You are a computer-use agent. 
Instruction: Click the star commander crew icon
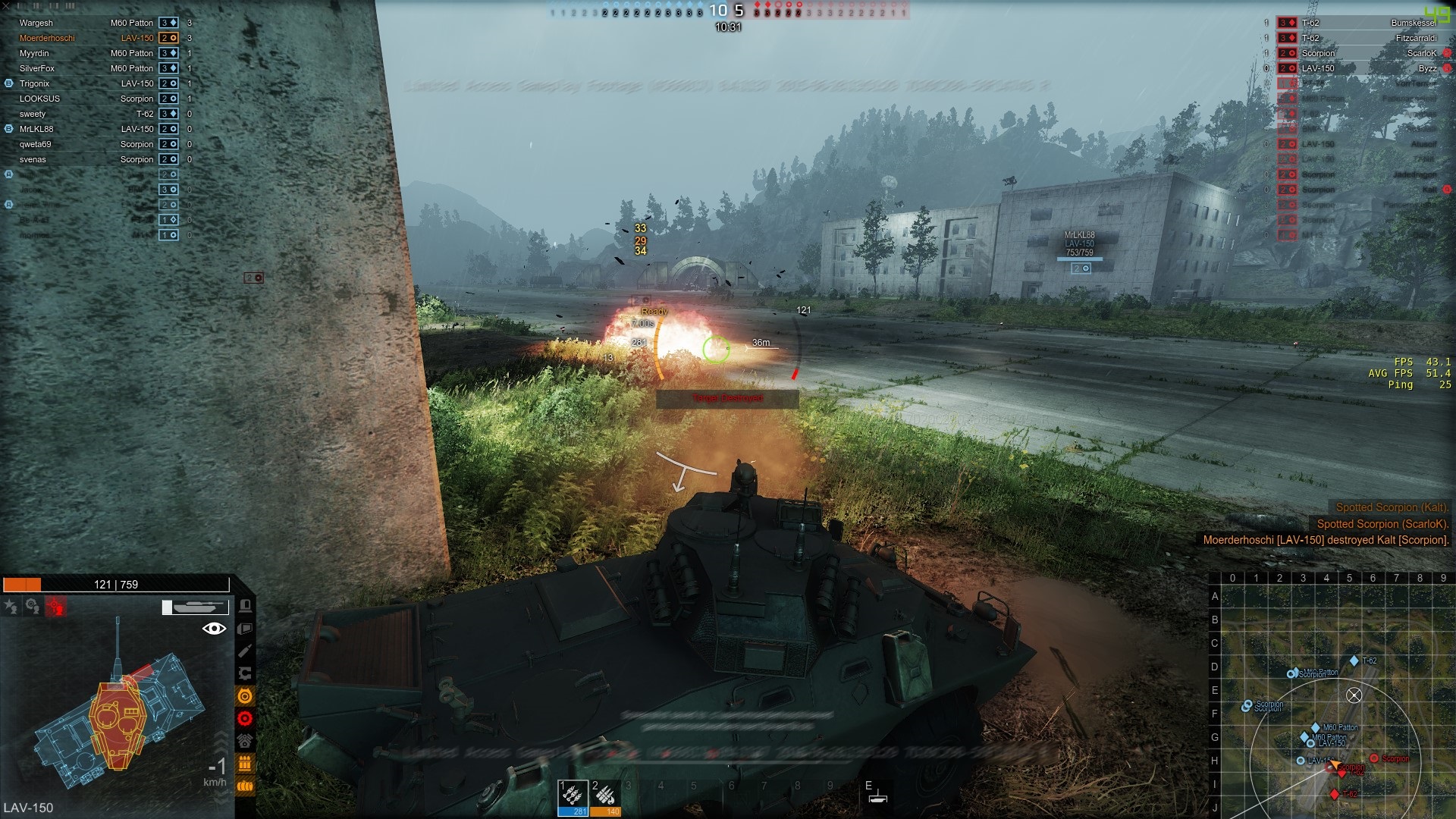[11, 606]
